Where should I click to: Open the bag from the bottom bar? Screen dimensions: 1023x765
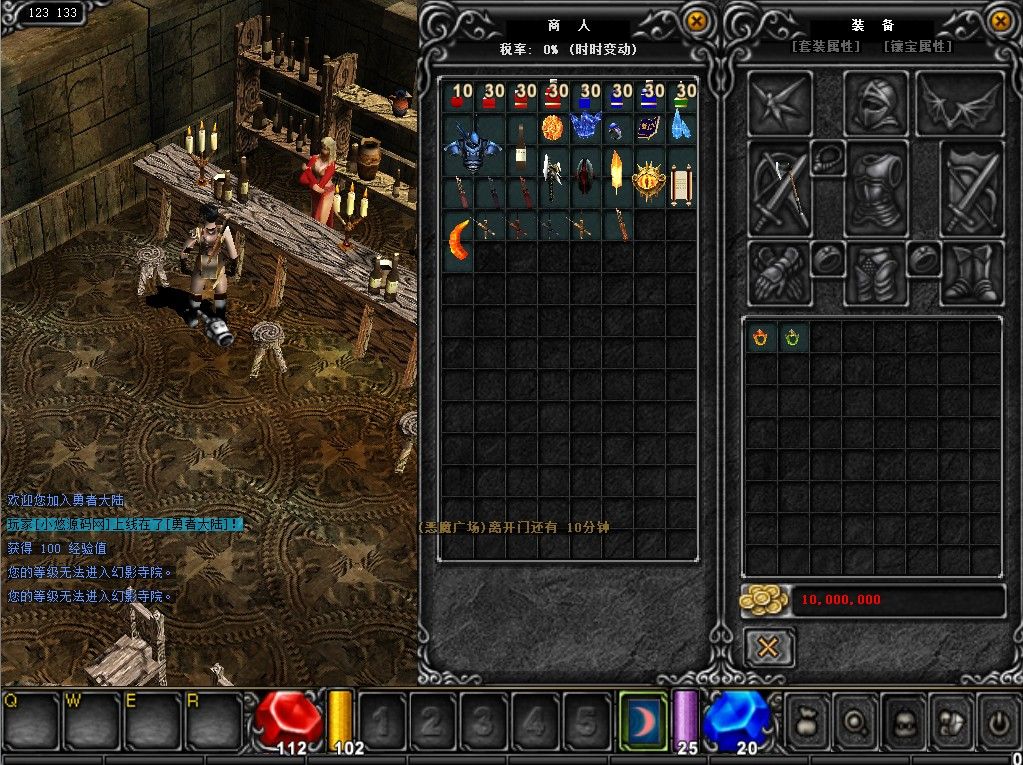coord(808,718)
